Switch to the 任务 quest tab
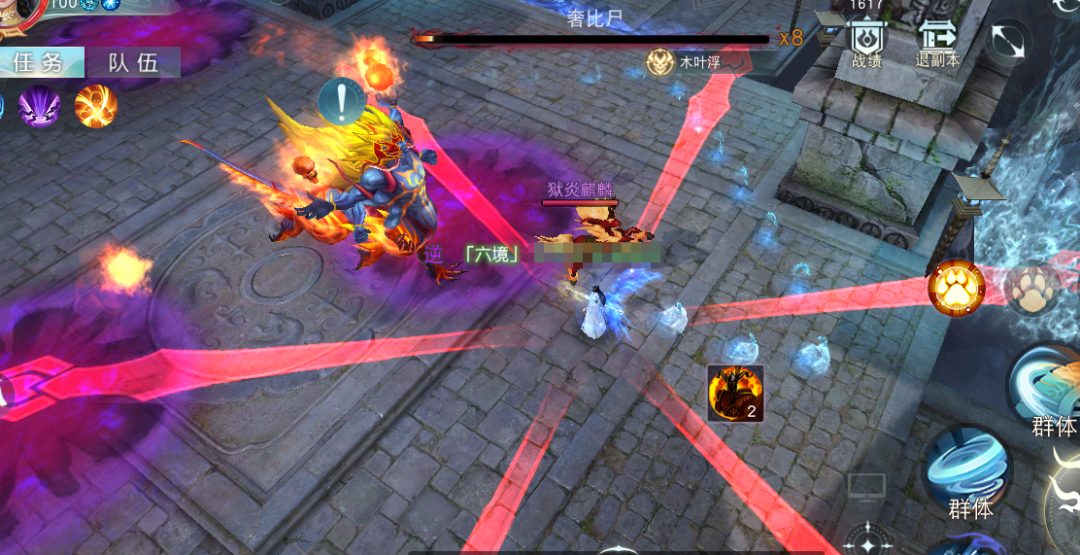The image size is (1080, 555). [x=38, y=63]
